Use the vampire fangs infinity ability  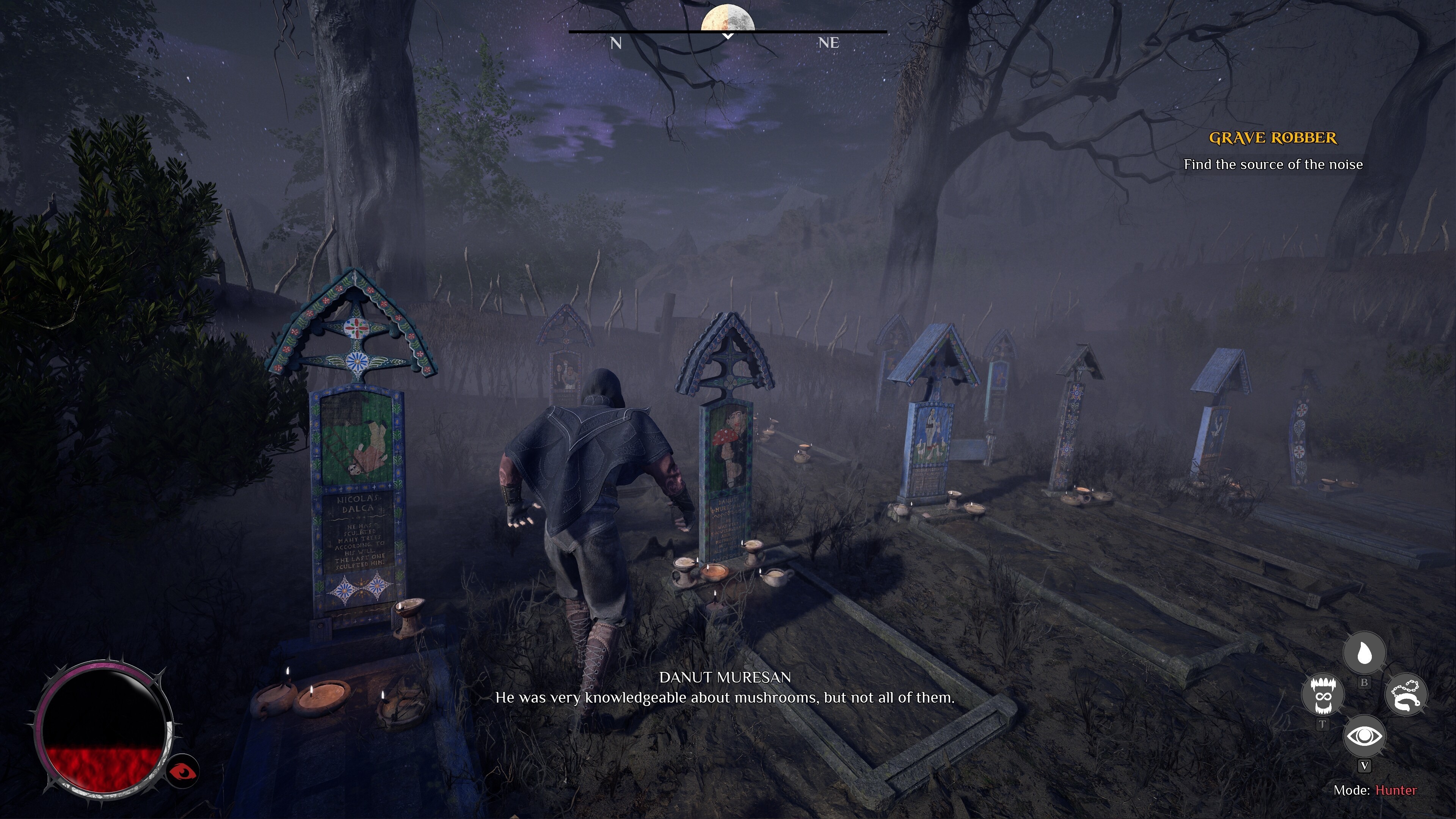1322,696
